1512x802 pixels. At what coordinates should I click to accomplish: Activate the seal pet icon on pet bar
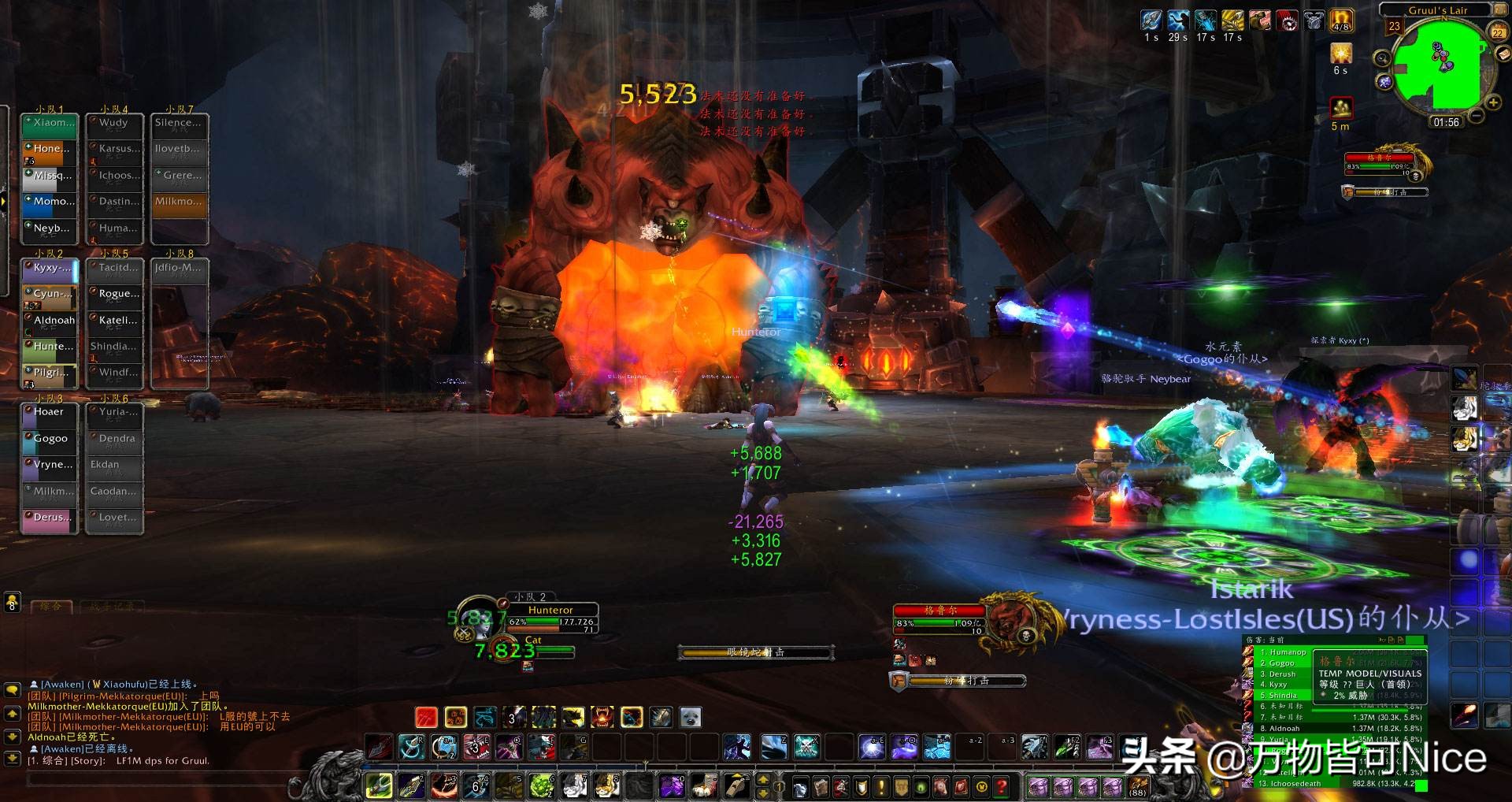coord(690,717)
